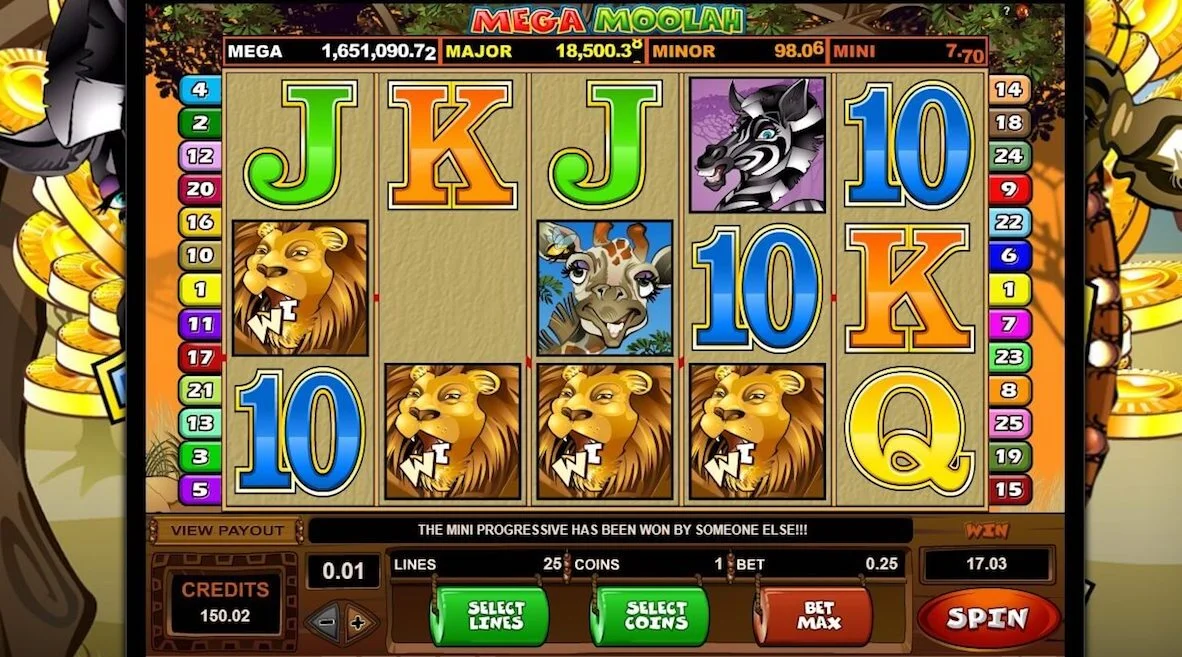This screenshot has width=1182, height=657.
Task: Choose payline number 20 indicator
Action: pos(200,188)
